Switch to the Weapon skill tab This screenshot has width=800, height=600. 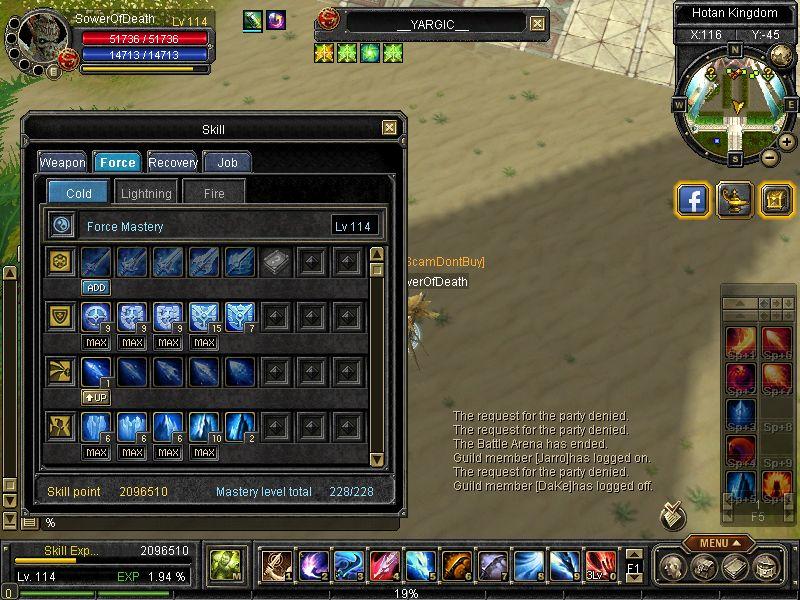pos(62,162)
